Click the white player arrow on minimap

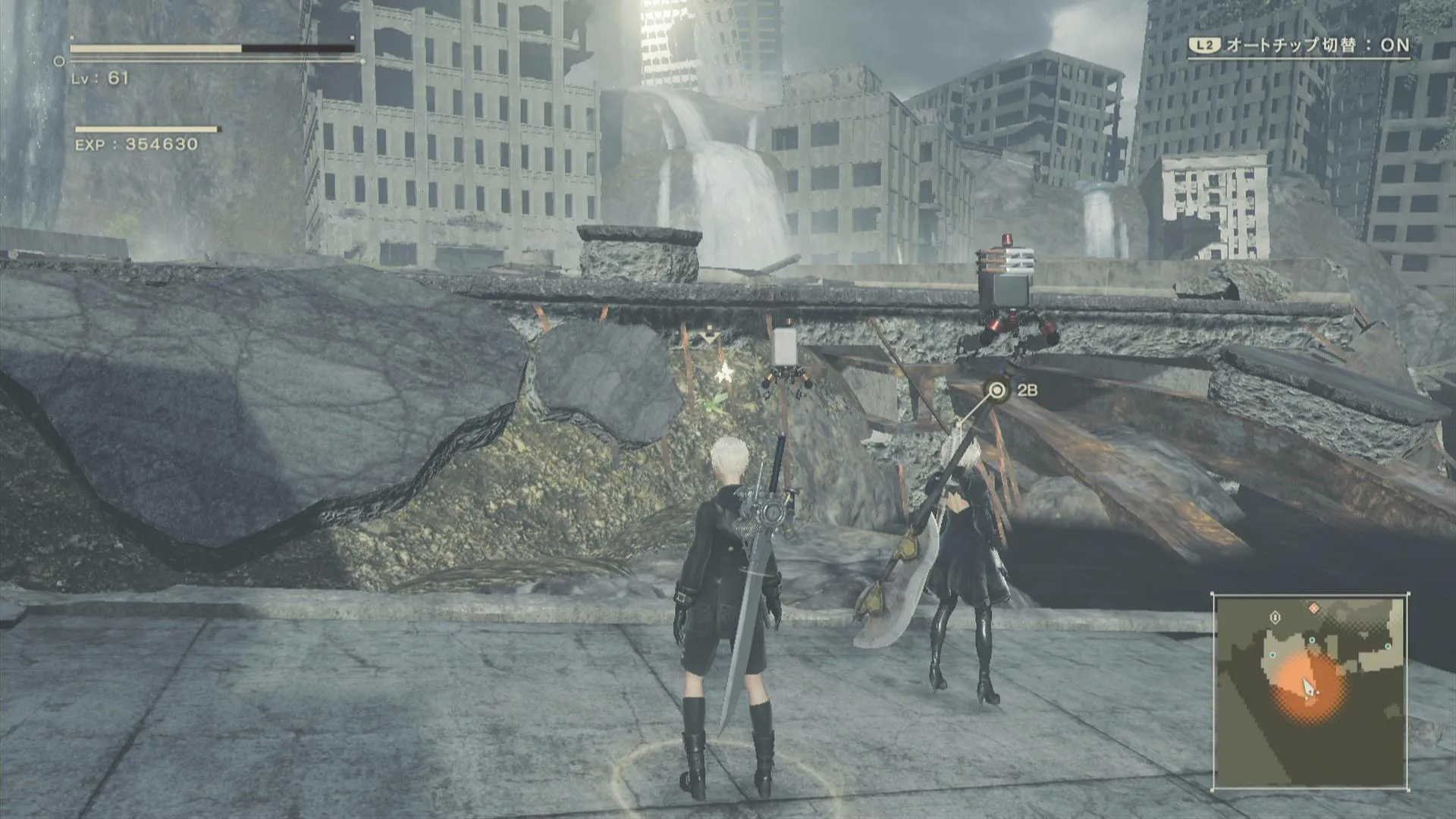pyautogui.click(x=1308, y=688)
